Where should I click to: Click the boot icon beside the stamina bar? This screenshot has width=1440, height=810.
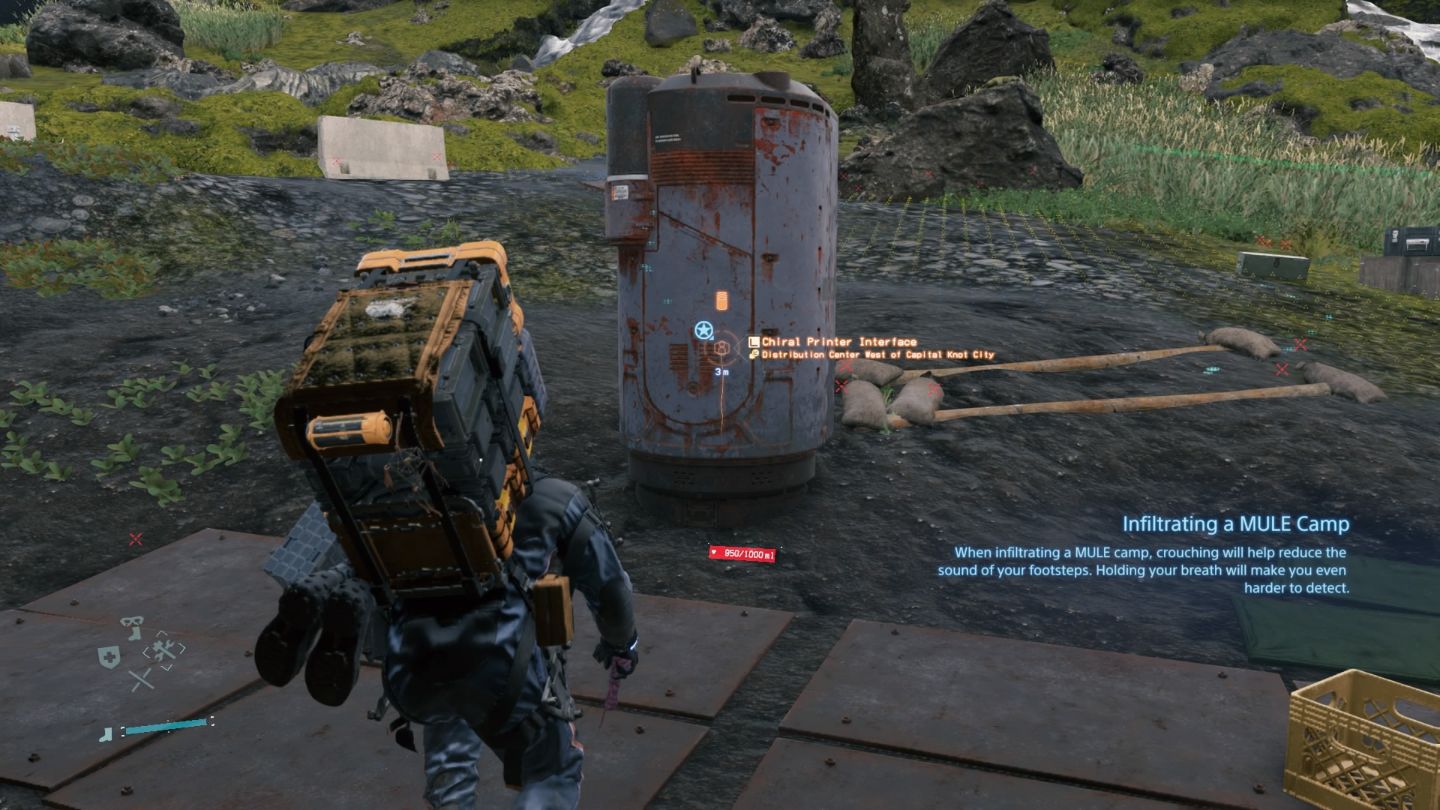(106, 733)
